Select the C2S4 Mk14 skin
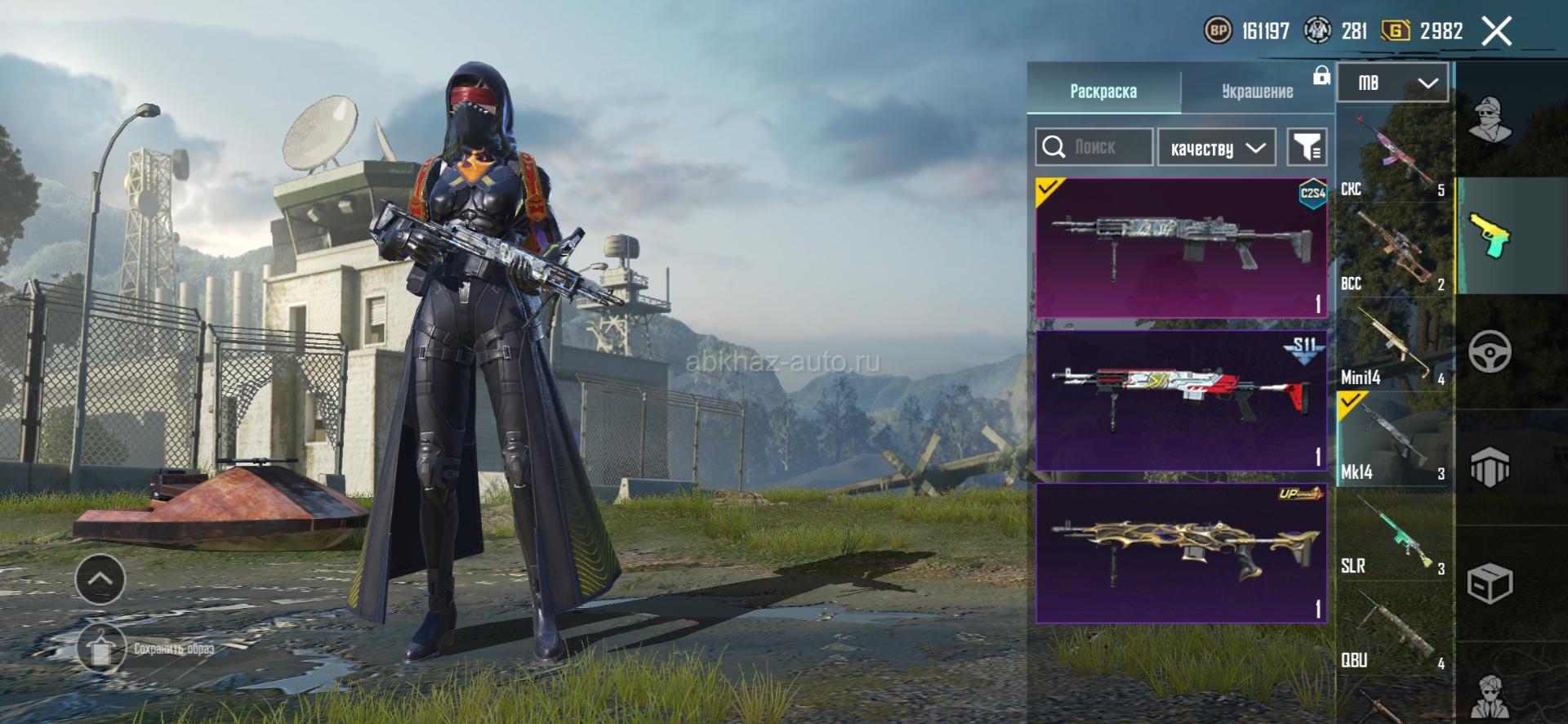This screenshot has height=724, width=1568. [1181, 248]
